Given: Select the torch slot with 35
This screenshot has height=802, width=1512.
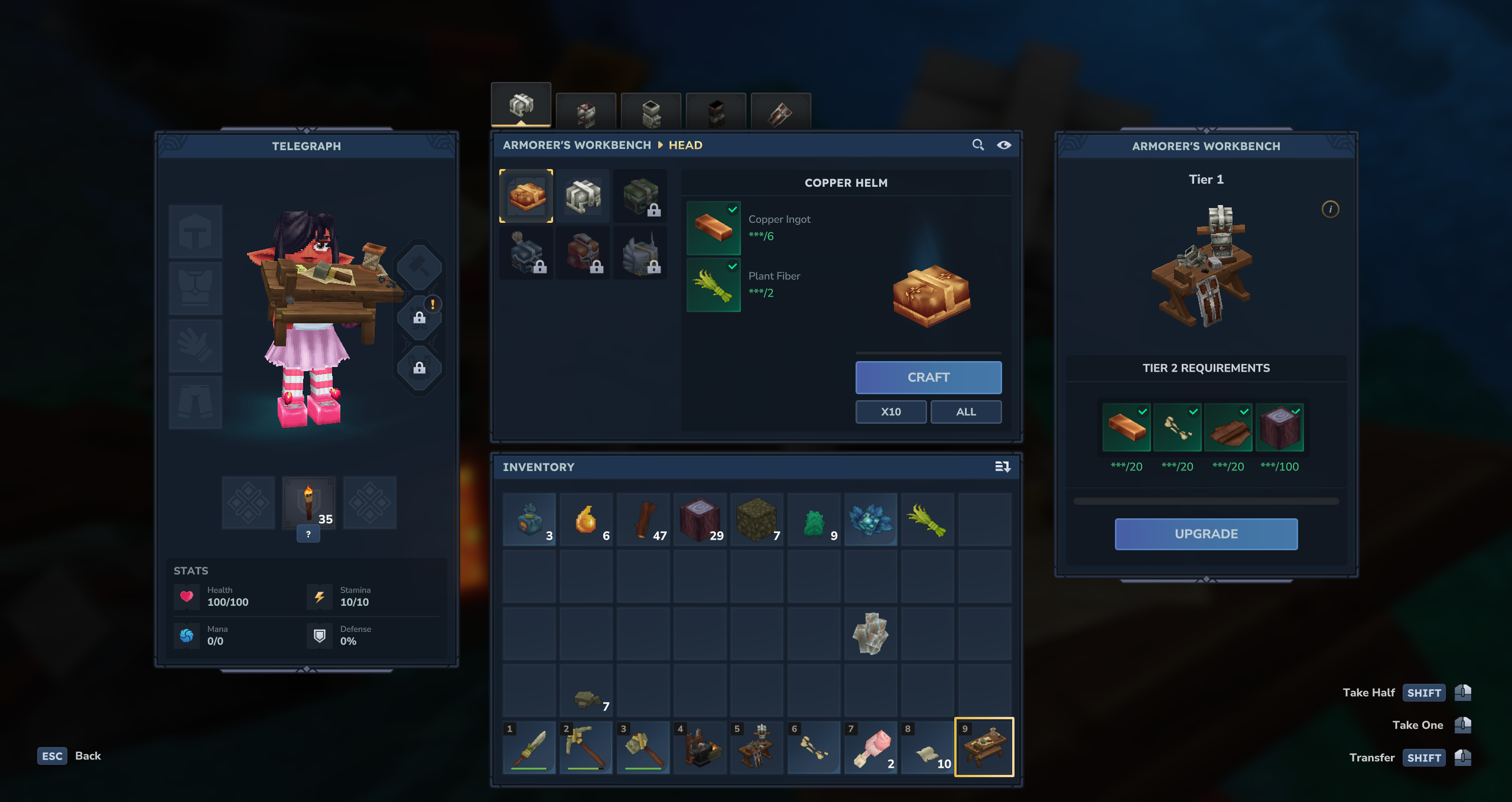Looking at the screenshot, I should click(308, 503).
